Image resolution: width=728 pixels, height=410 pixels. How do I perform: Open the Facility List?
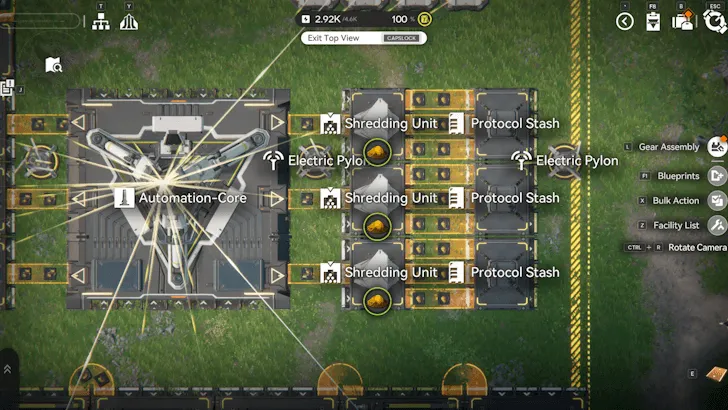click(716, 225)
